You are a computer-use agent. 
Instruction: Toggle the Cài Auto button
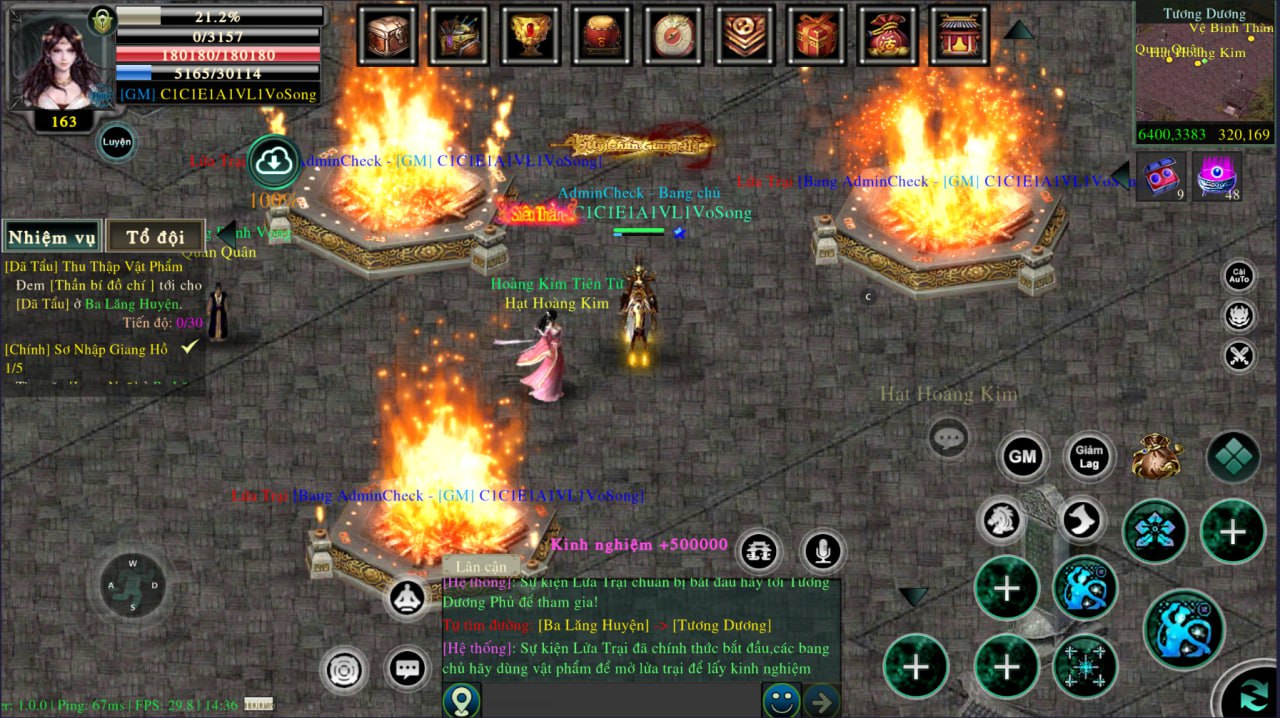(1239, 276)
